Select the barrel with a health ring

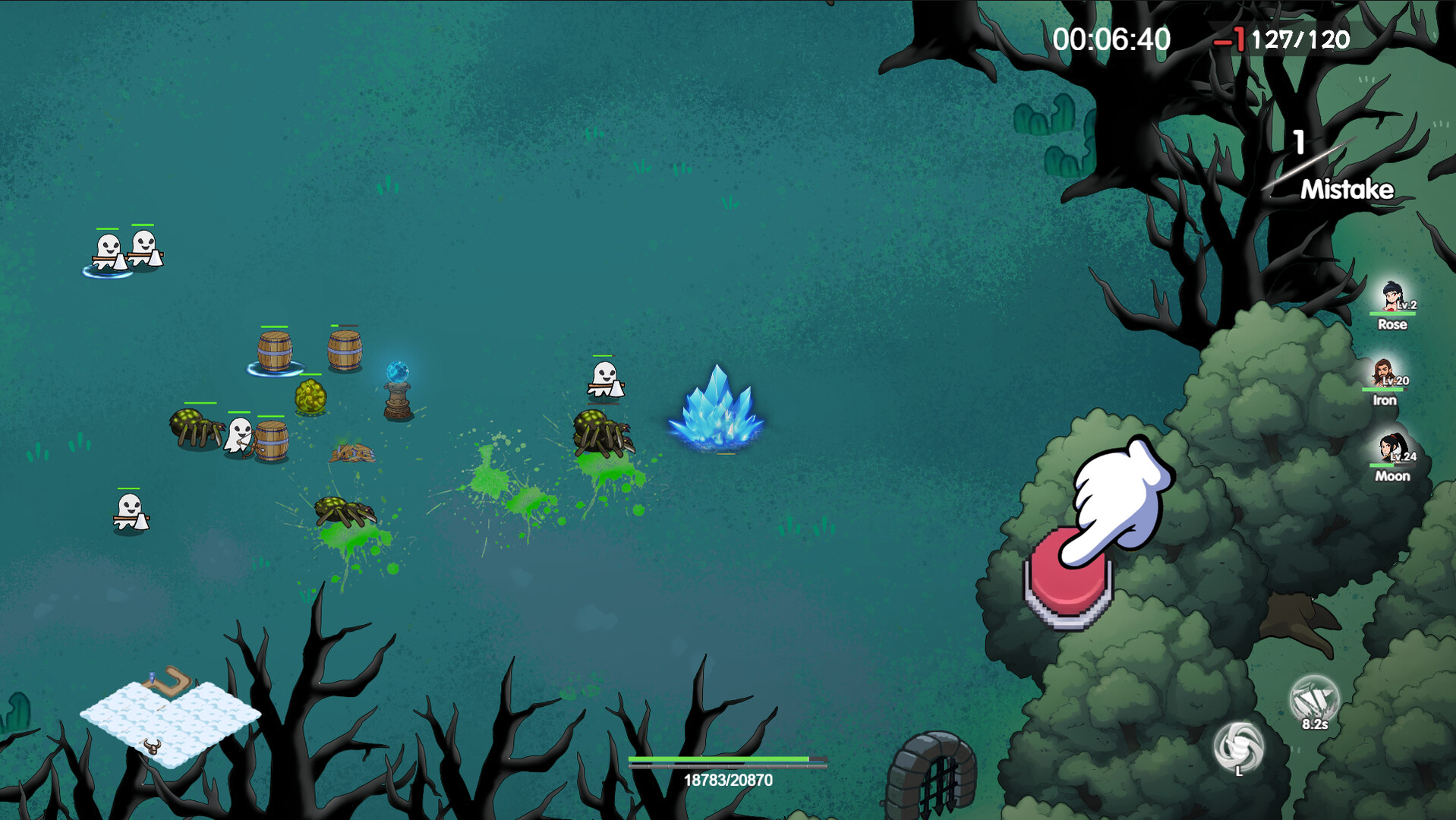276,351
